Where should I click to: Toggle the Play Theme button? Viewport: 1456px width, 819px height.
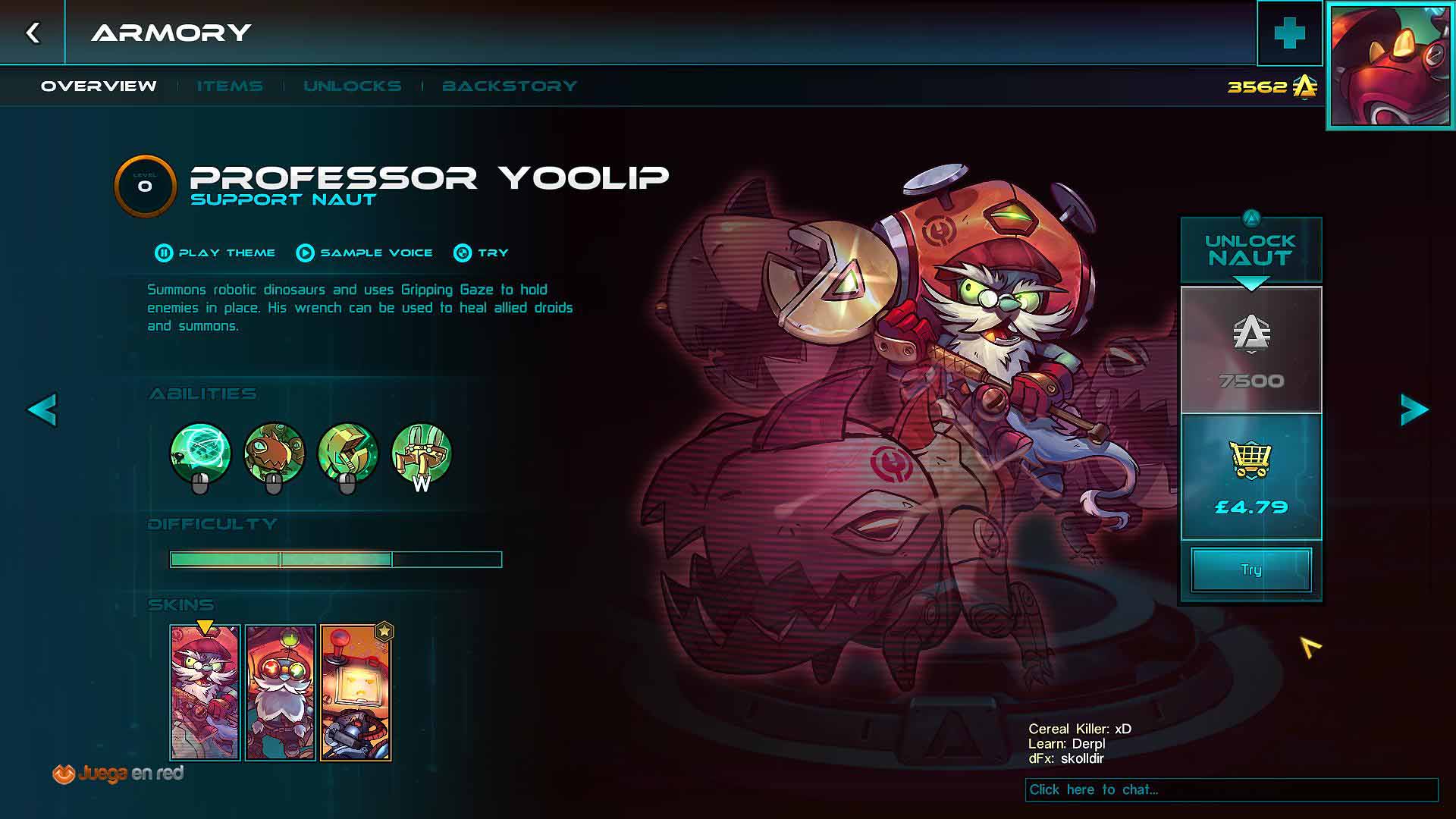215,253
